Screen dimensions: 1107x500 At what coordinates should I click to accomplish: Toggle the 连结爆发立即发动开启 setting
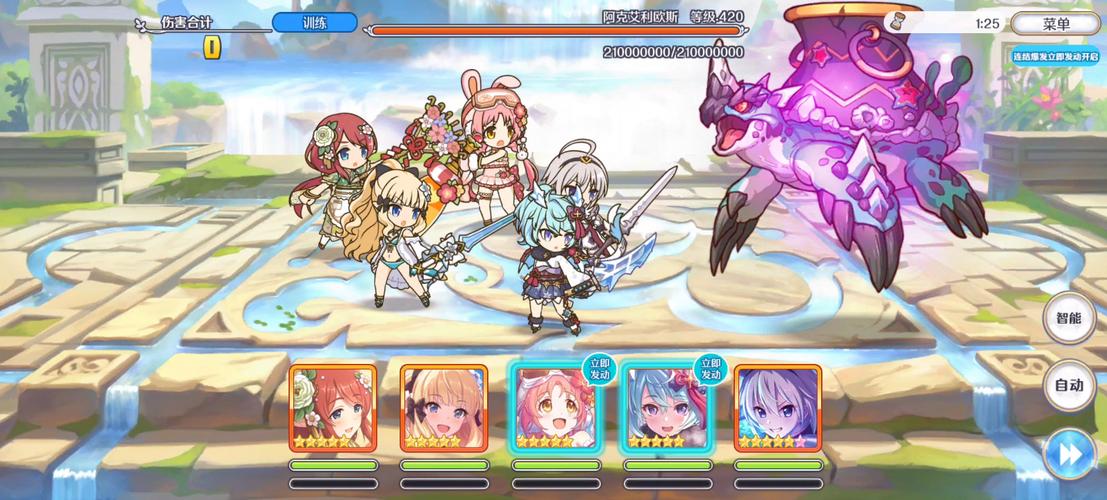pyautogui.click(x=1055, y=57)
